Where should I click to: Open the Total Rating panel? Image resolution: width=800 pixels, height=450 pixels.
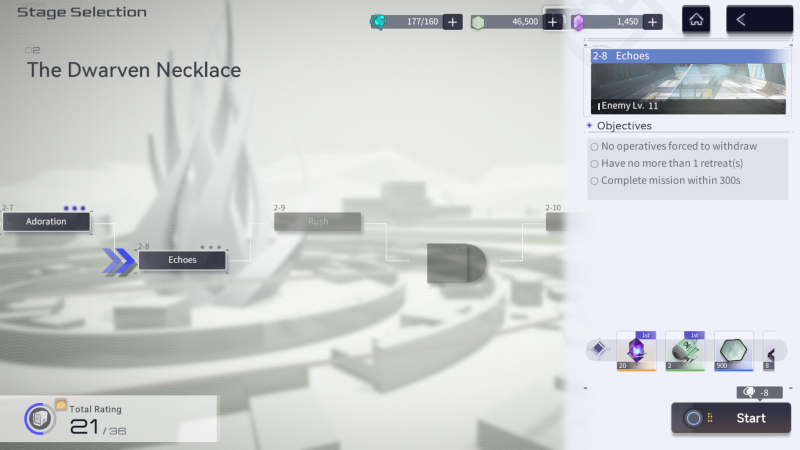(108, 419)
